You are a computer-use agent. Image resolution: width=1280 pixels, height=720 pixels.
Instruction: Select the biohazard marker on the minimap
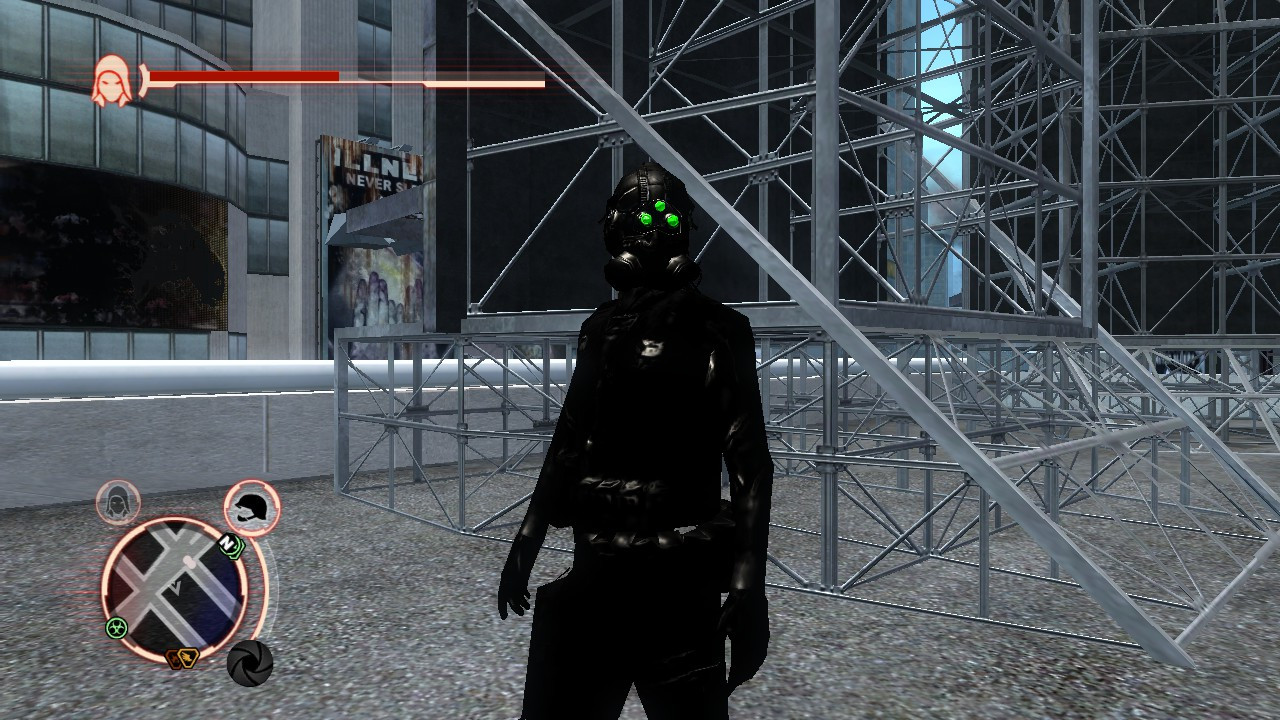pos(116,626)
